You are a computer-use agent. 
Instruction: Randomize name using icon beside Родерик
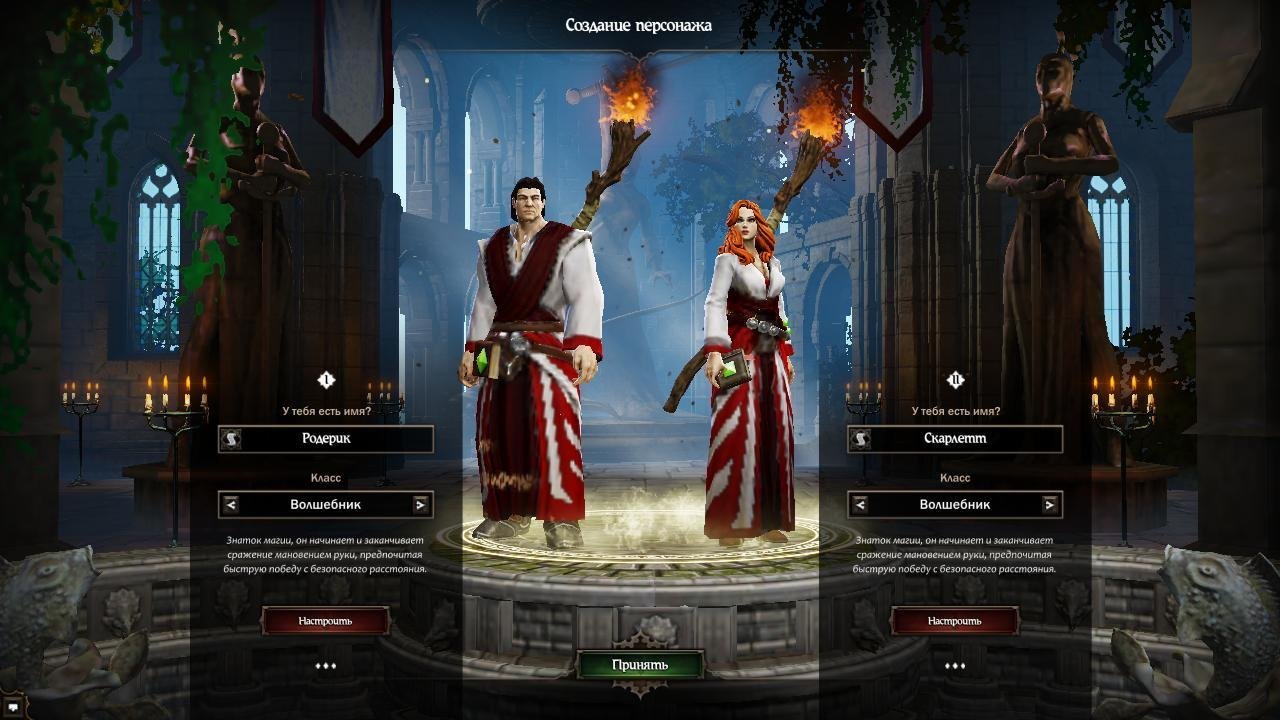click(231, 439)
